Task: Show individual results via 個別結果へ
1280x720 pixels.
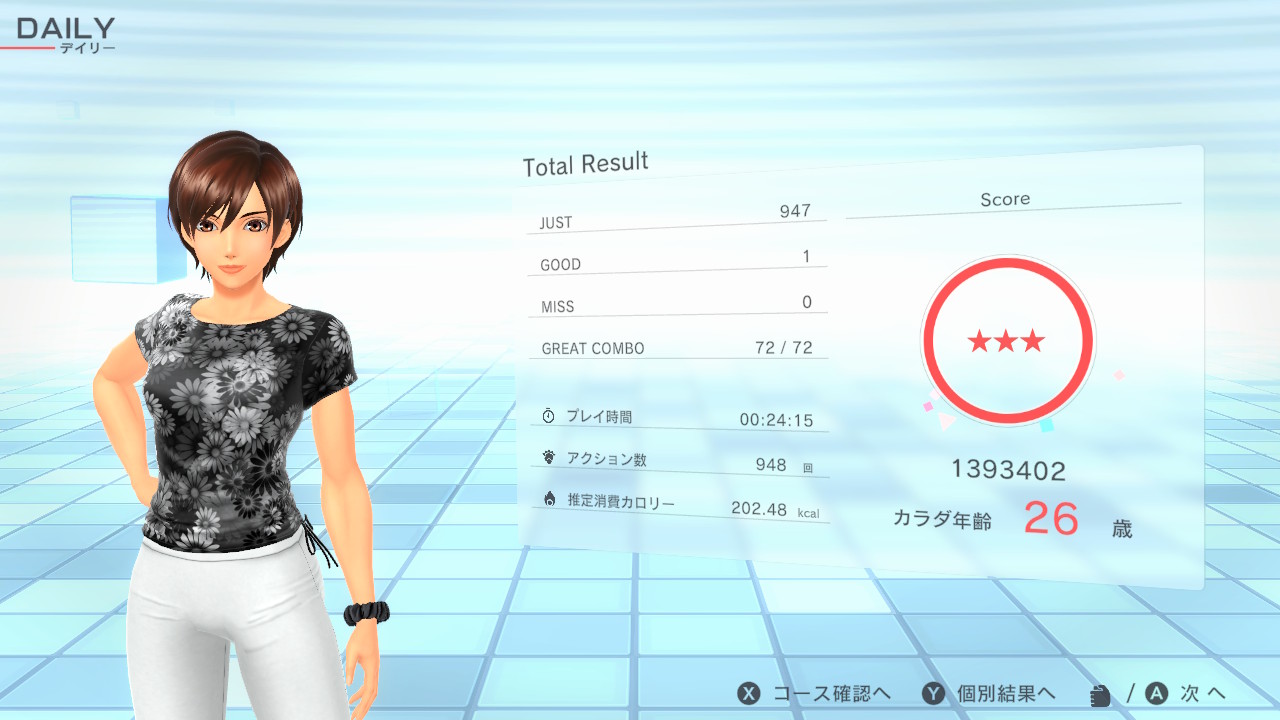Action: pos(990,693)
